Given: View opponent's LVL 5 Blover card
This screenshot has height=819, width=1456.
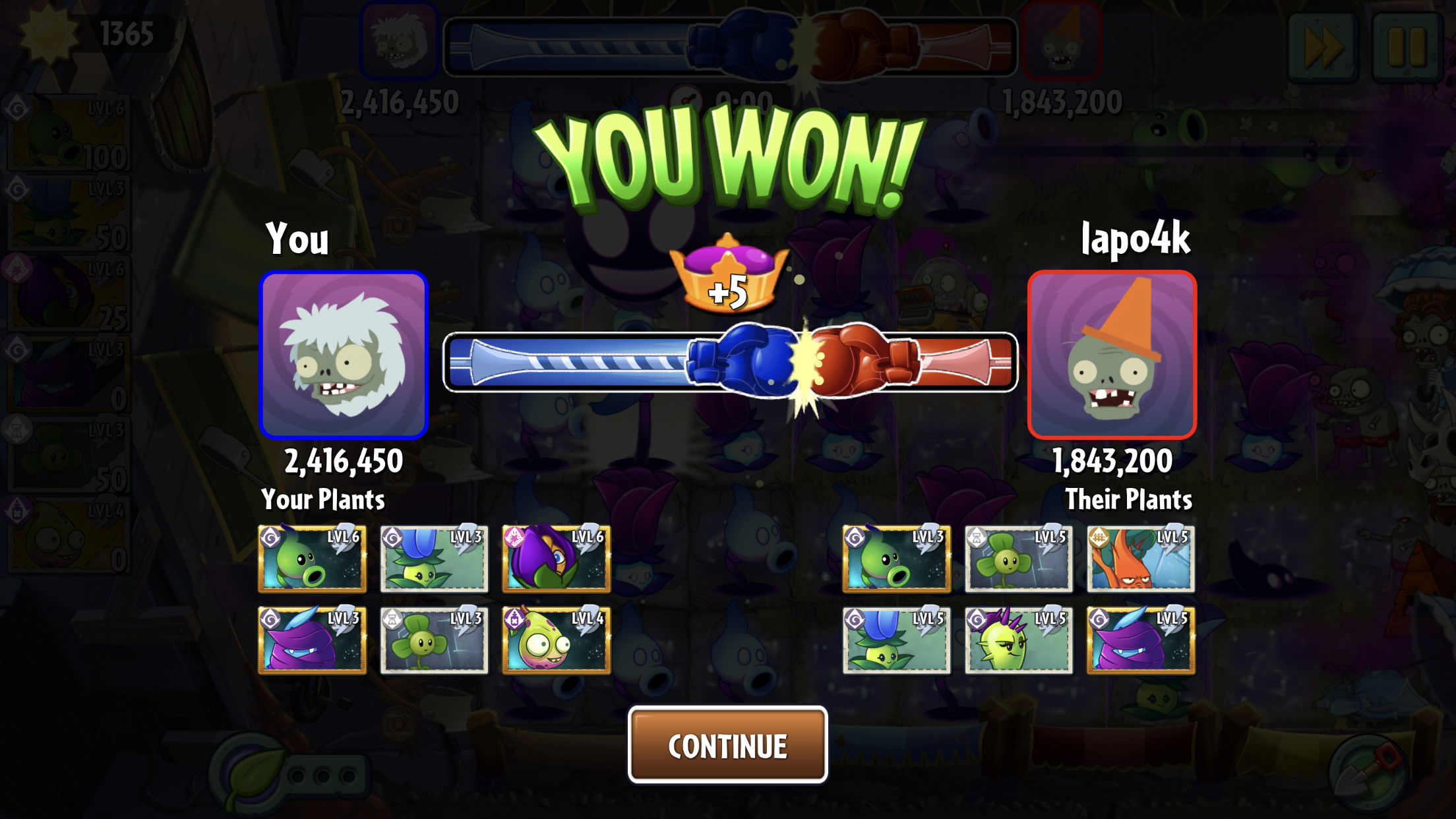Looking at the screenshot, I should click(x=1018, y=559).
